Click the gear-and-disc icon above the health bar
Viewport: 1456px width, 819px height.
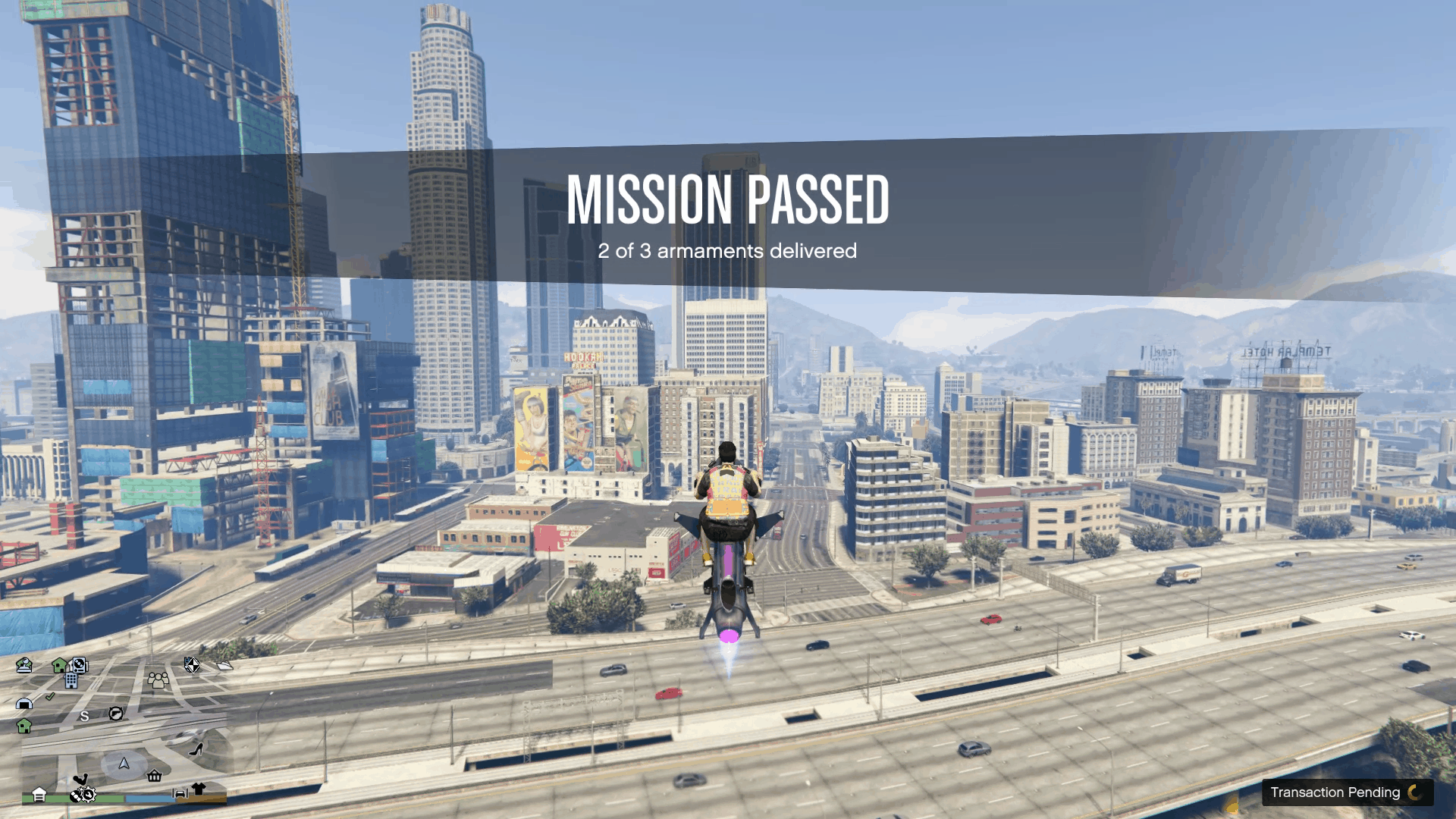(83, 795)
